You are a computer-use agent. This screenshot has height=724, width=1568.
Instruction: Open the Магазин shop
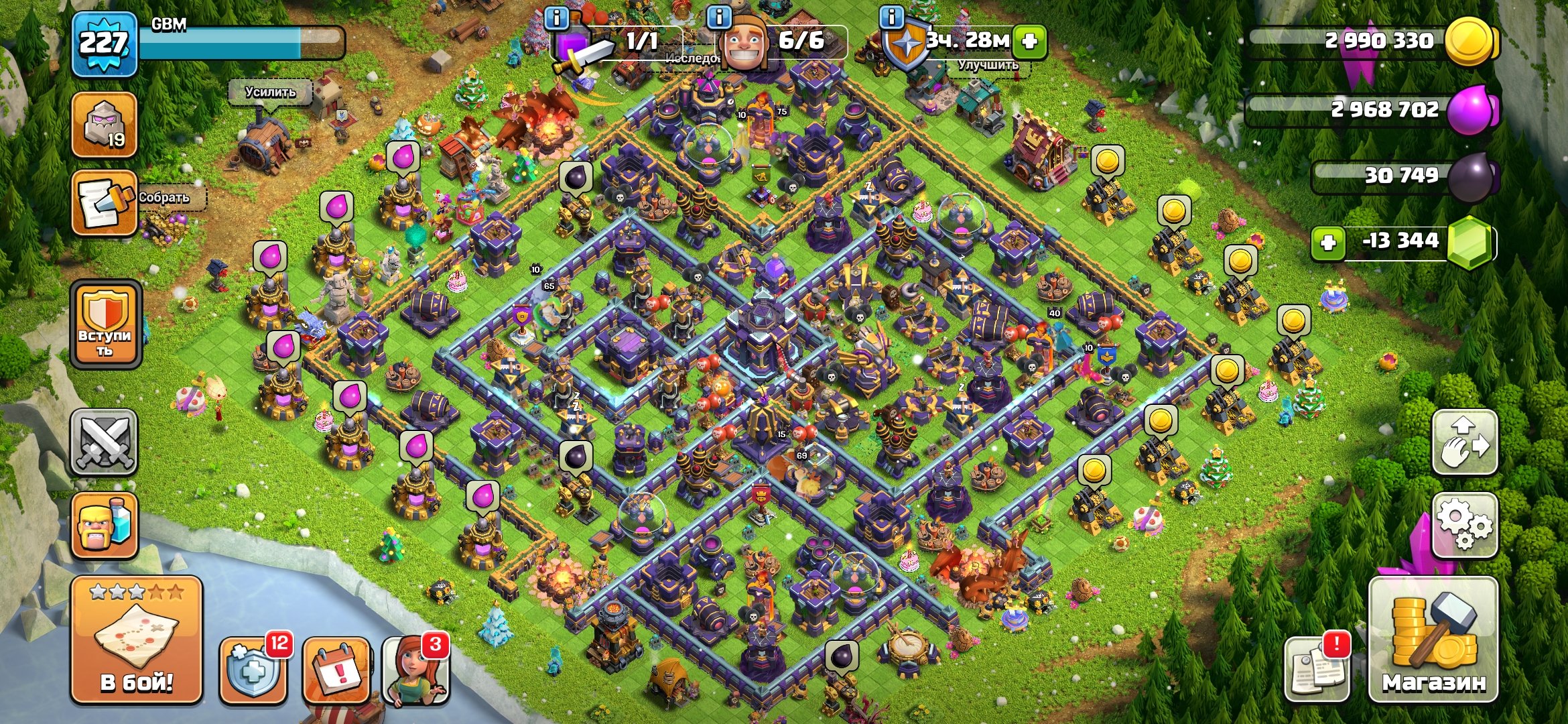coord(1433,640)
